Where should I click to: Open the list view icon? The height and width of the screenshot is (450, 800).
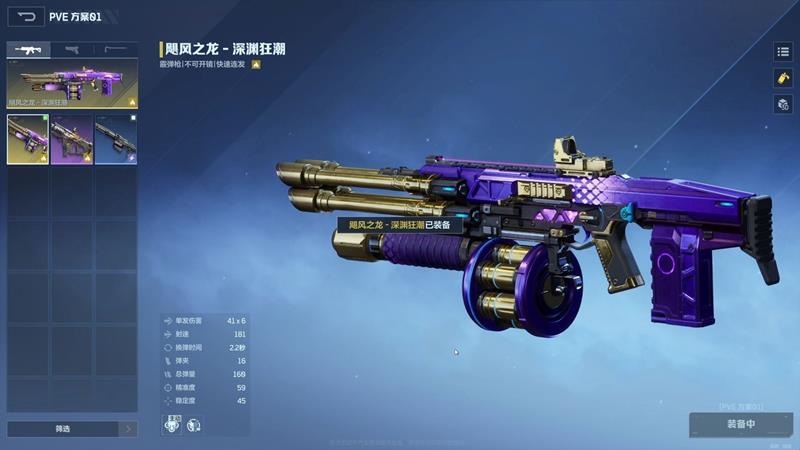pos(782,52)
